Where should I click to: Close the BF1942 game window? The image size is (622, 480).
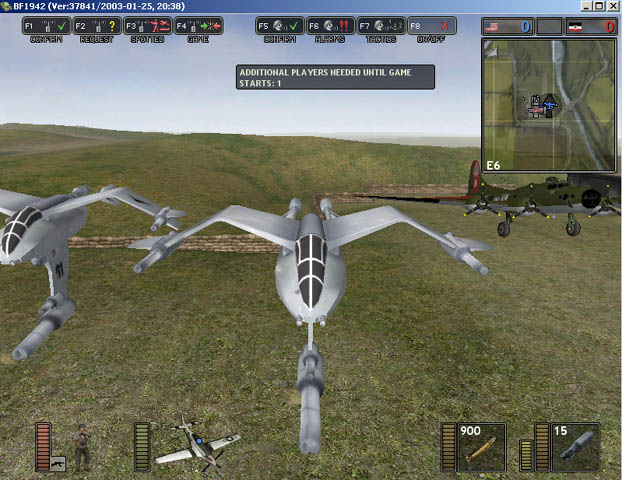613,6
